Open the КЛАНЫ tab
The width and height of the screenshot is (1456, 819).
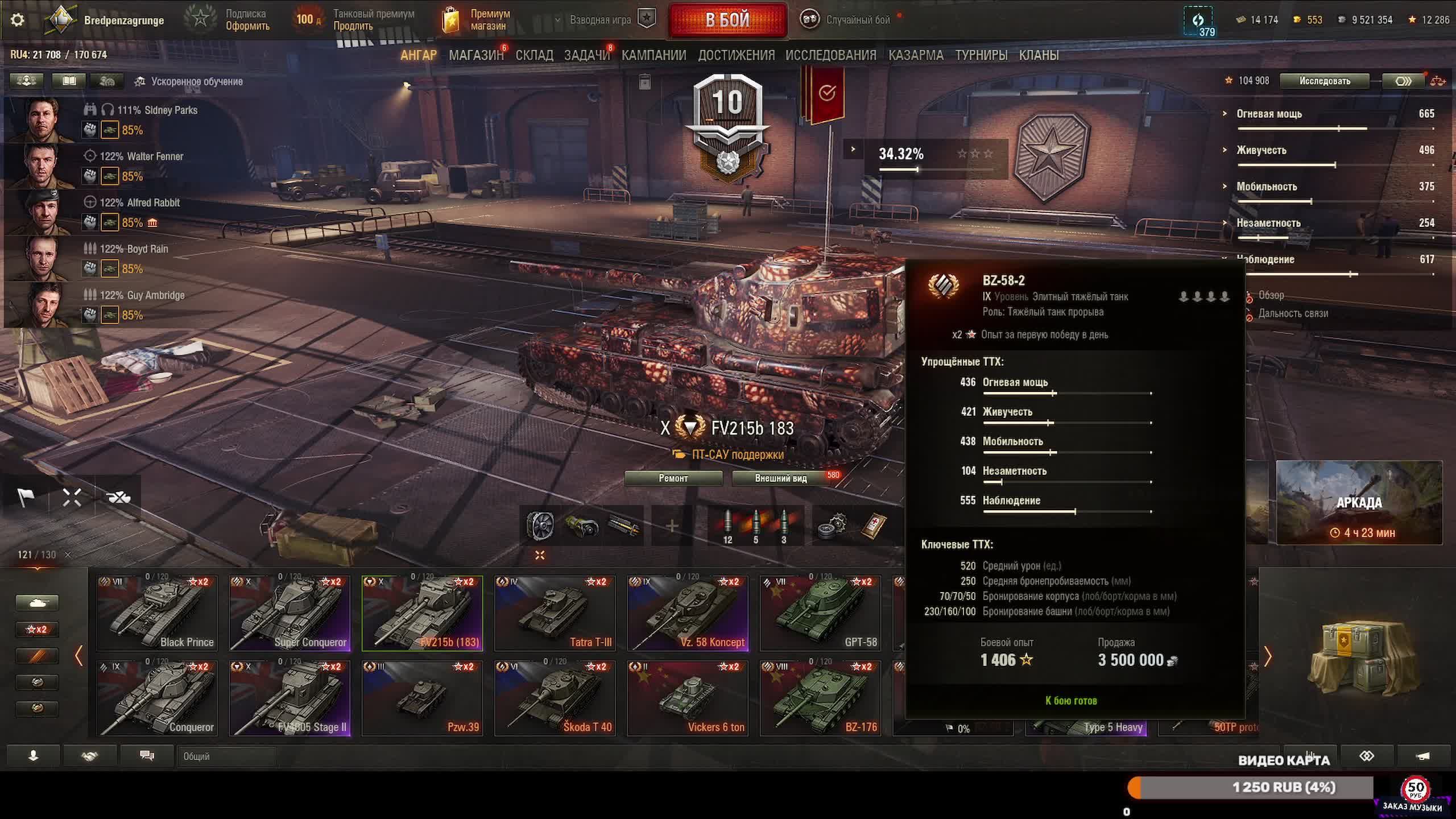[1039, 55]
